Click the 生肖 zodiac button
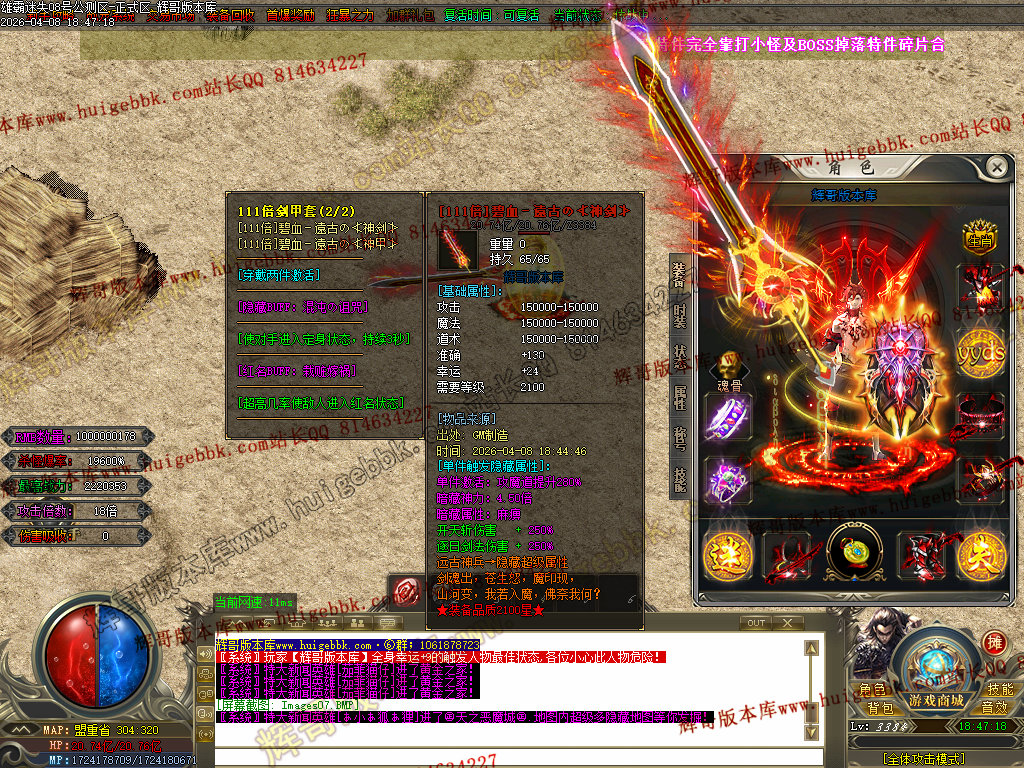The width and height of the screenshot is (1024, 768). (980, 238)
